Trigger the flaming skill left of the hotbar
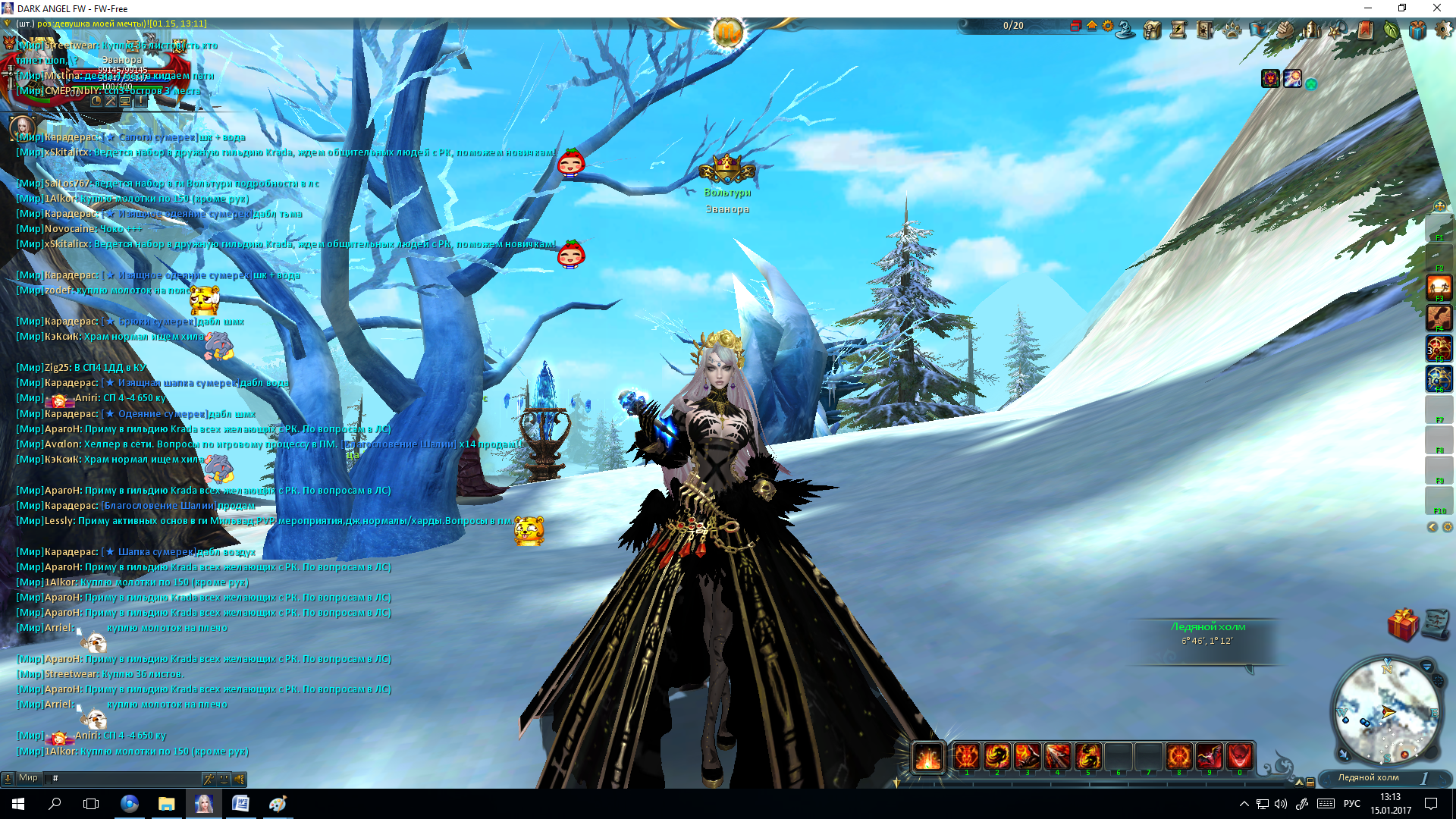The height and width of the screenshot is (819, 1456). (927, 756)
